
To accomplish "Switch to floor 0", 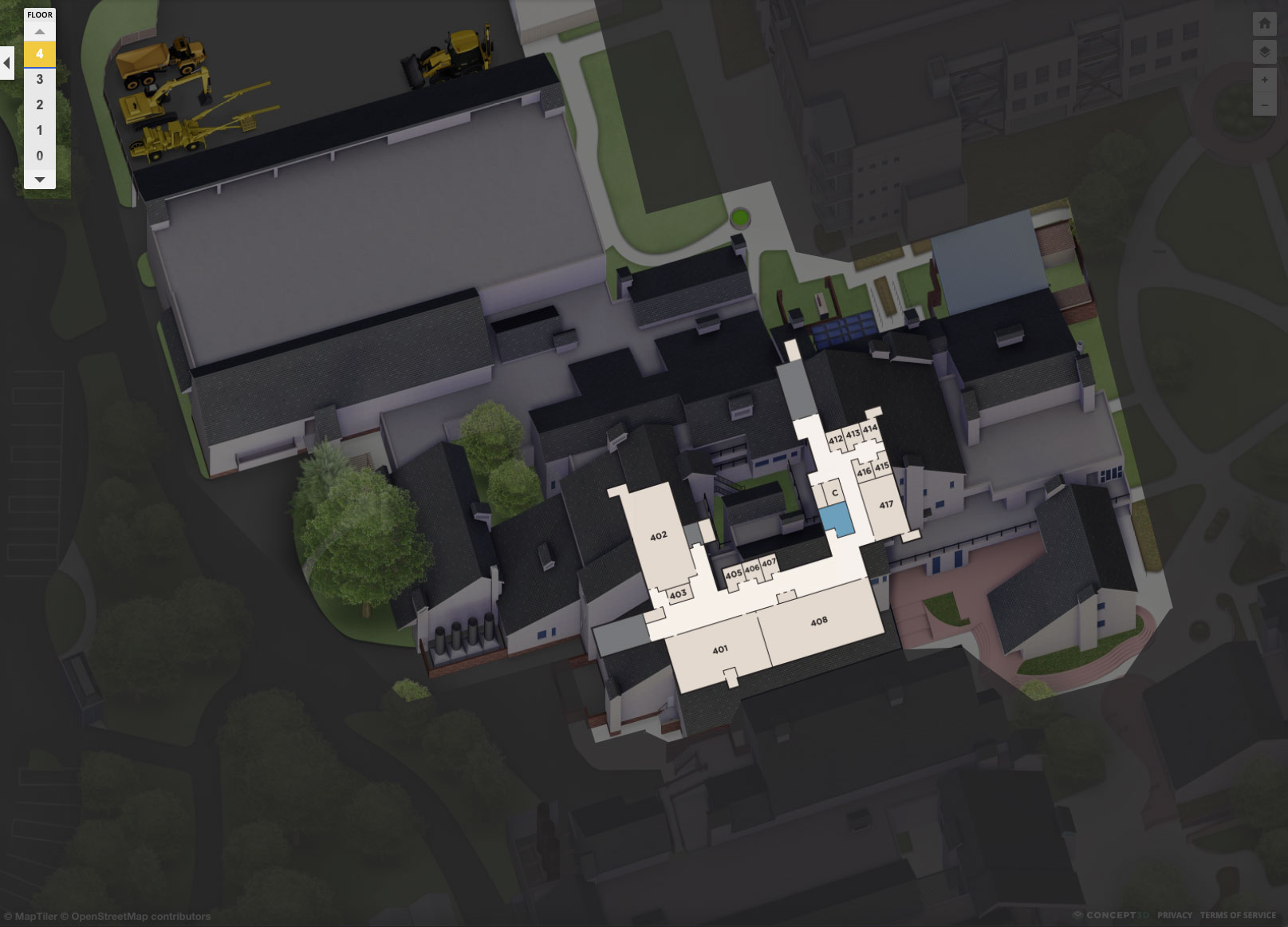I will (x=38, y=156).
